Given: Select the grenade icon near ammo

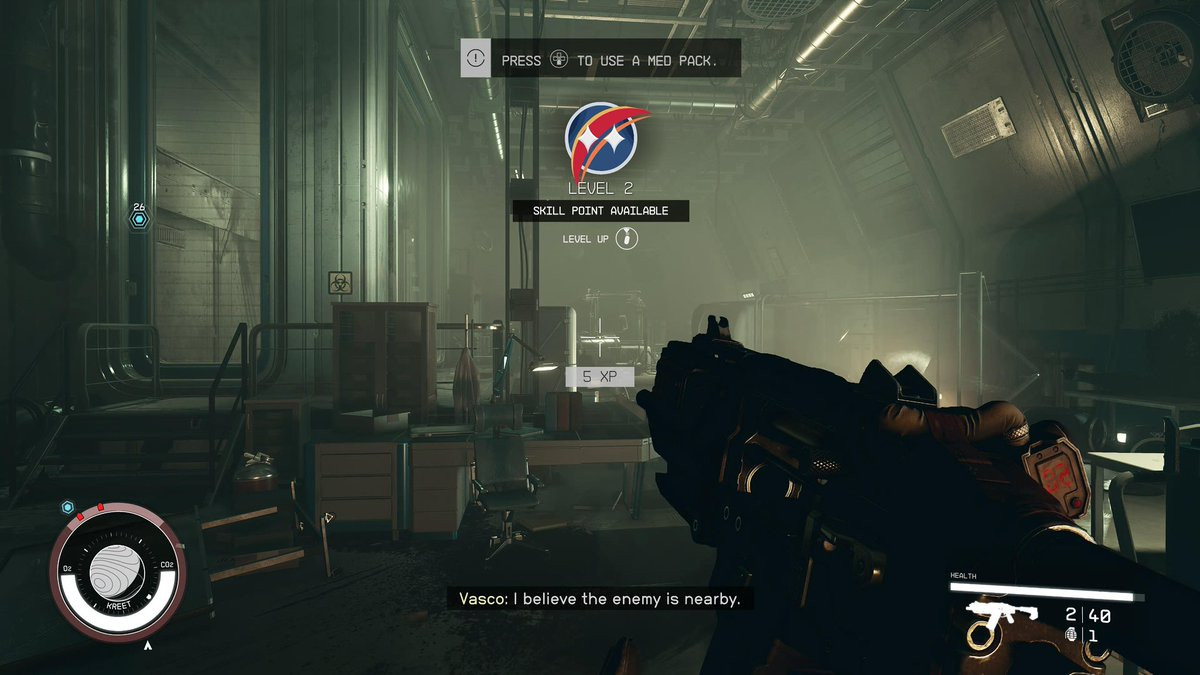Looking at the screenshot, I should click(1072, 635).
